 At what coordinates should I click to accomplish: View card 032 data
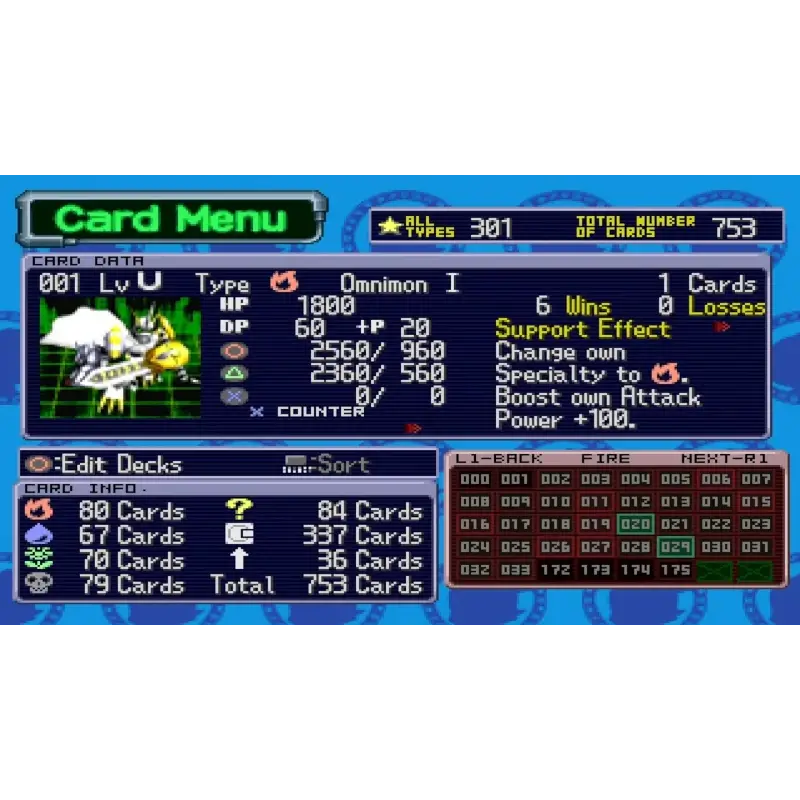click(475, 570)
